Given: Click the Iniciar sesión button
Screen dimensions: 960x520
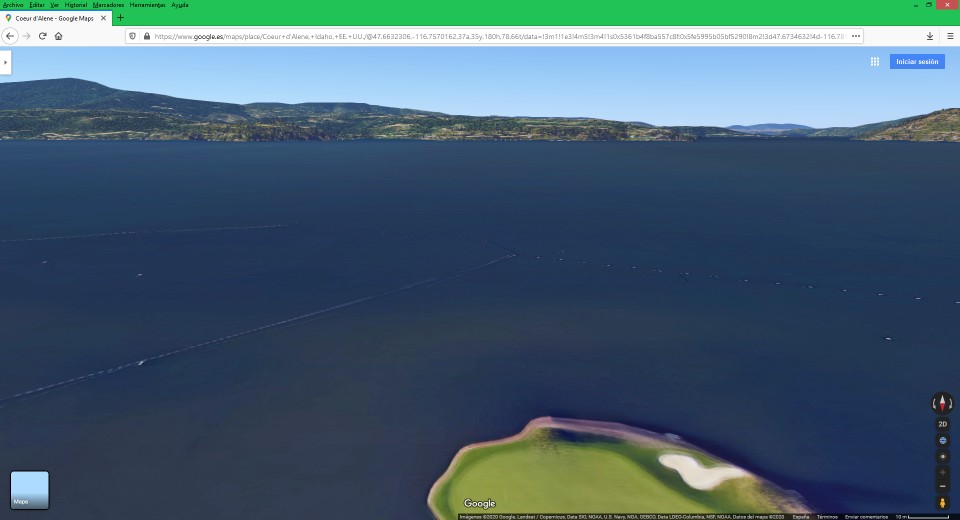Looking at the screenshot, I should (x=917, y=62).
